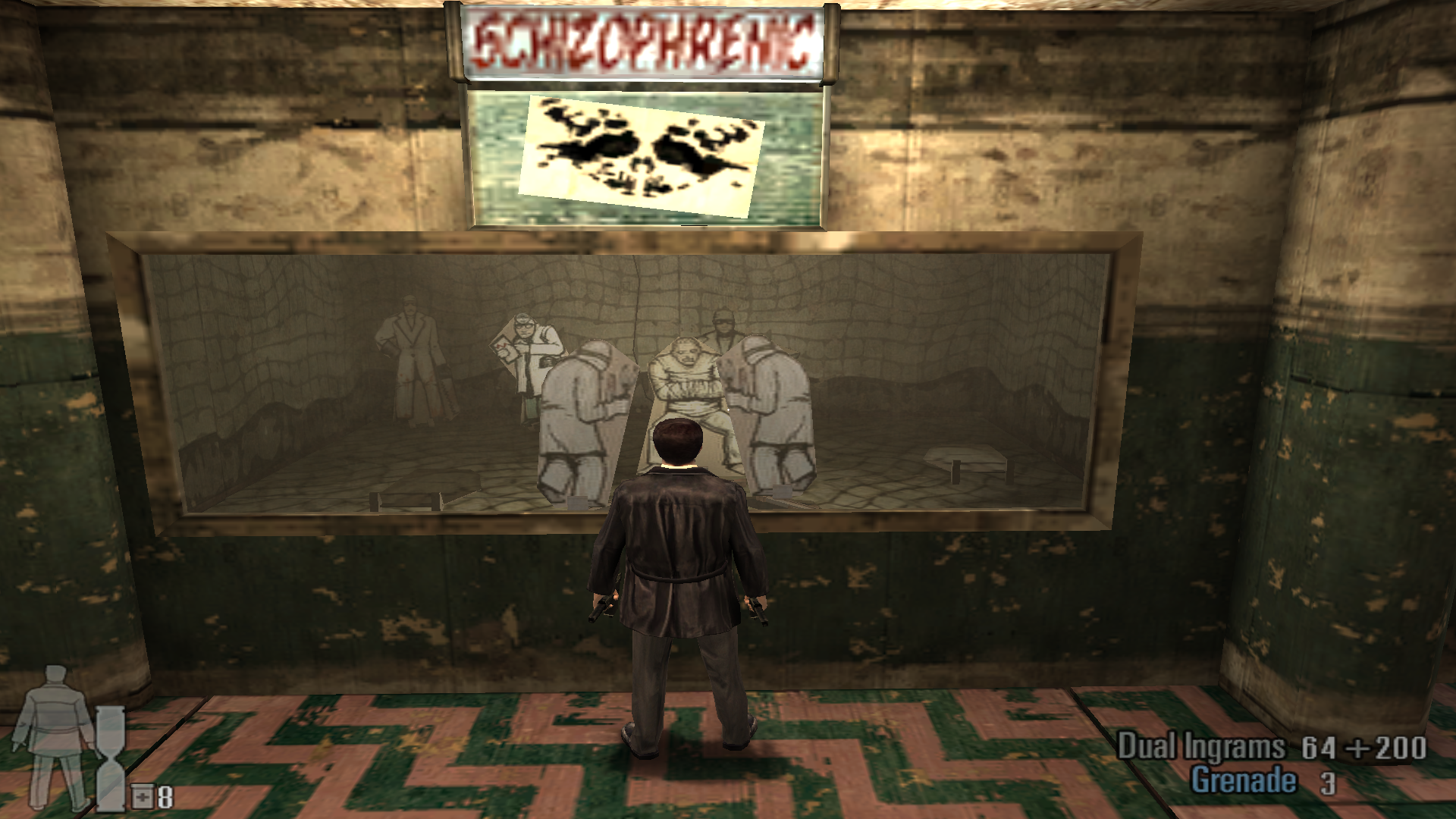Click the Dual Ingrams weapon label
Screen dimensions: 1456x819
[1200, 747]
